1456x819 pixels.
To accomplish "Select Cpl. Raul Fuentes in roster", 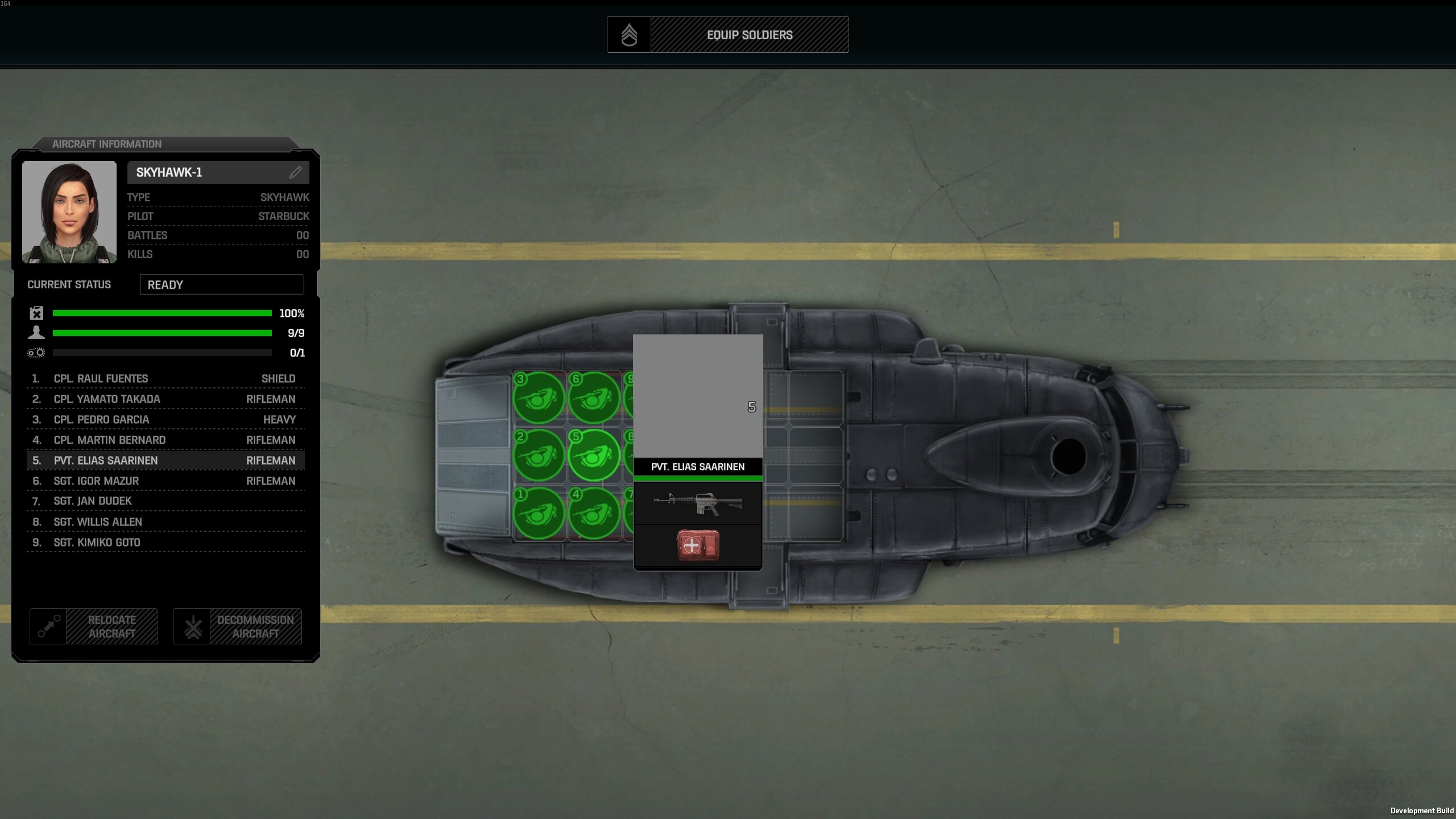I will click(x=165, y=379).
